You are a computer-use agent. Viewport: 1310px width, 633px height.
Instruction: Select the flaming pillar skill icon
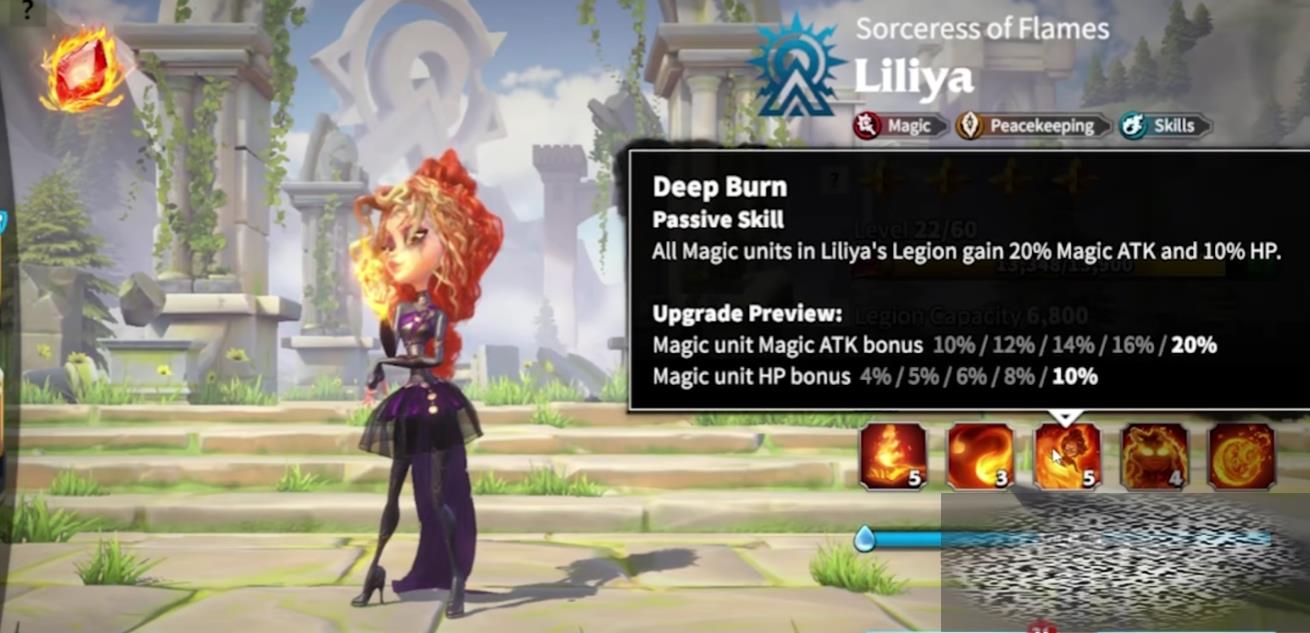(893, 456)
